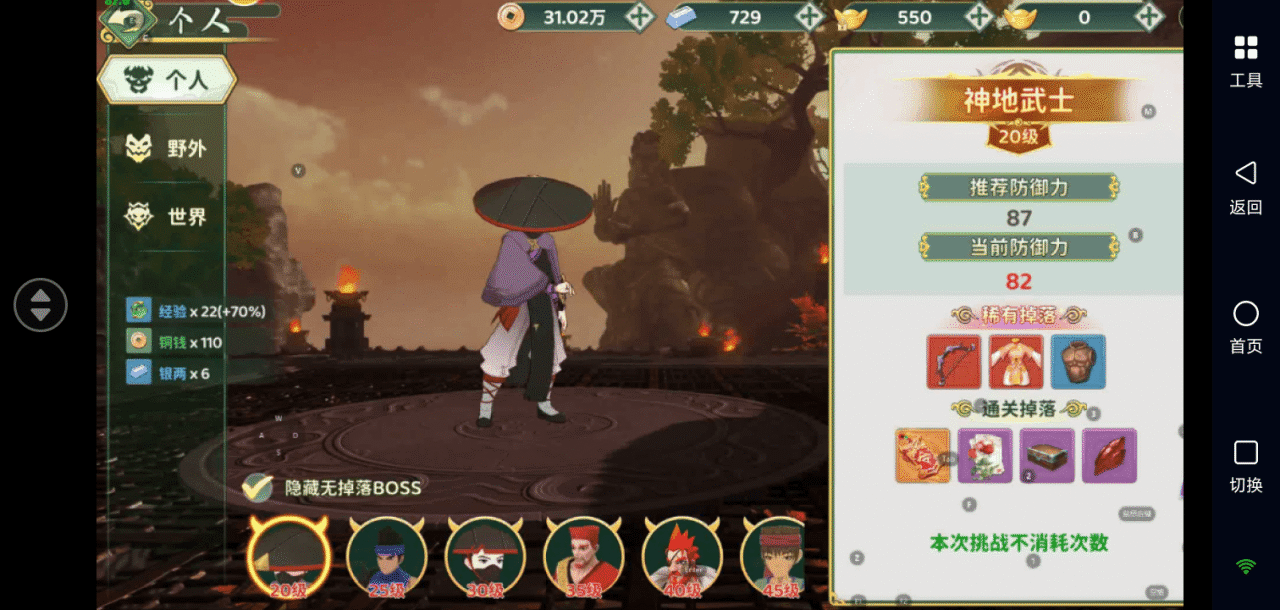Select the level 20 straw-hat boss
The width and height of the screenshot is (1280, 610).
point(289,557)
